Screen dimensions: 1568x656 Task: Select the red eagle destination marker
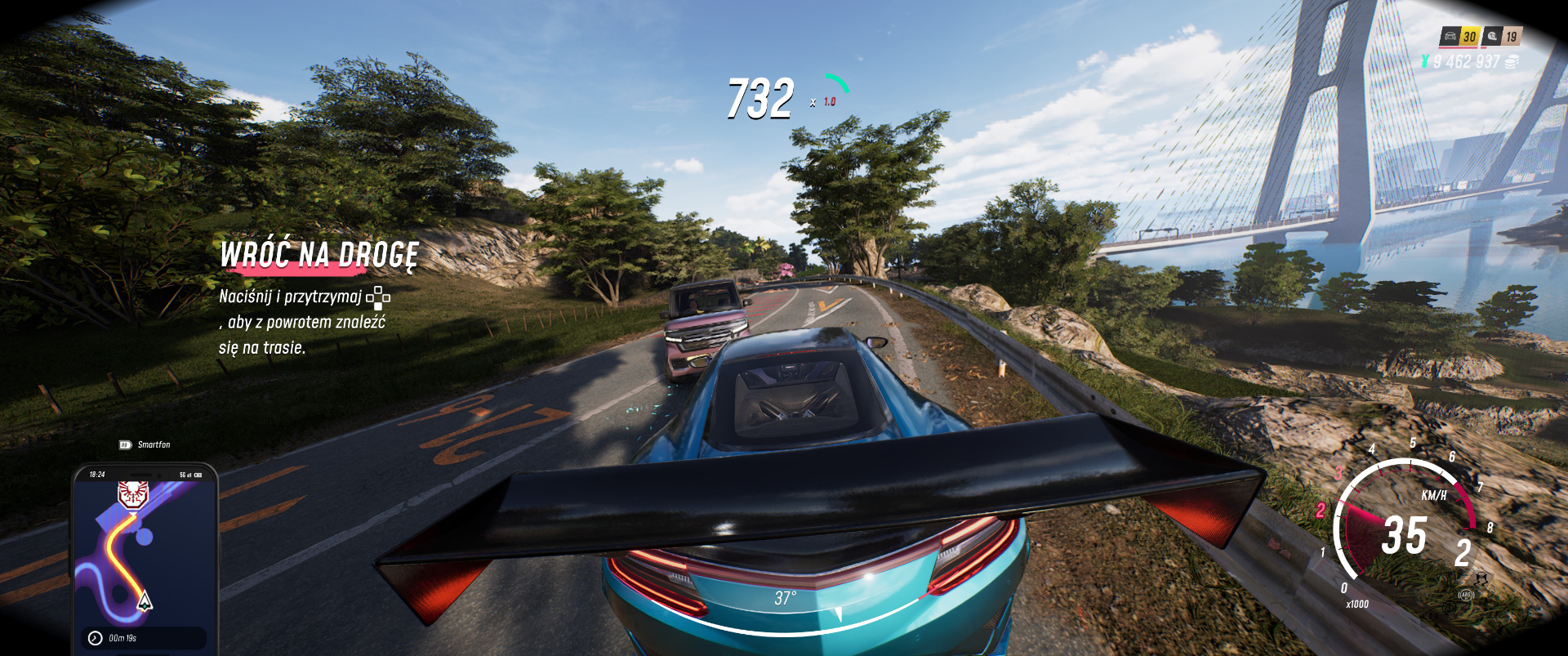132,493
